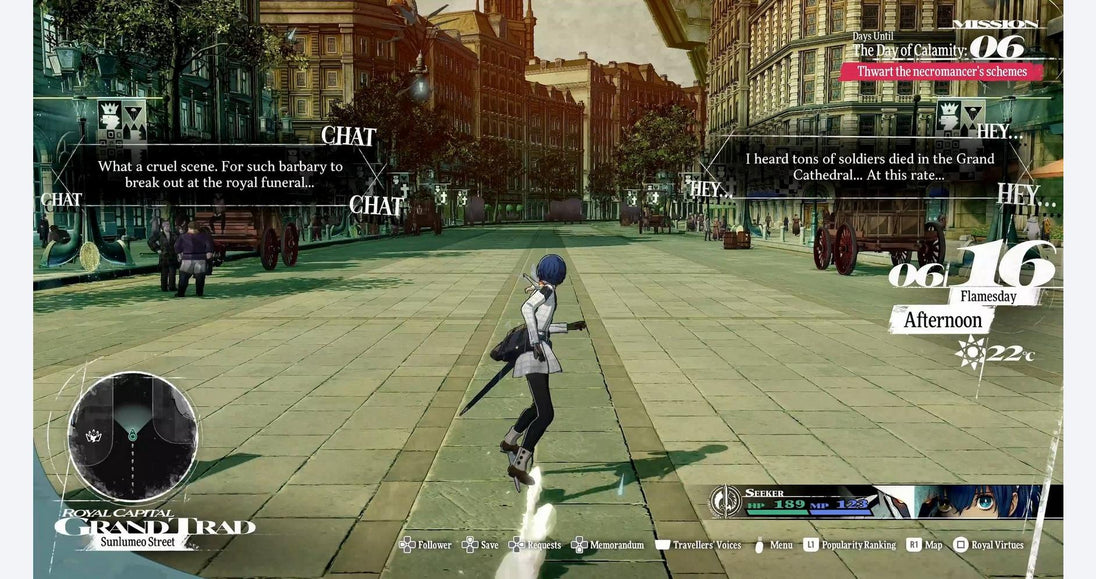Click the Seeker party member portrait panel
Image resolution: width=1096 pixels, height=579 pixels.
tap(885, 501)
